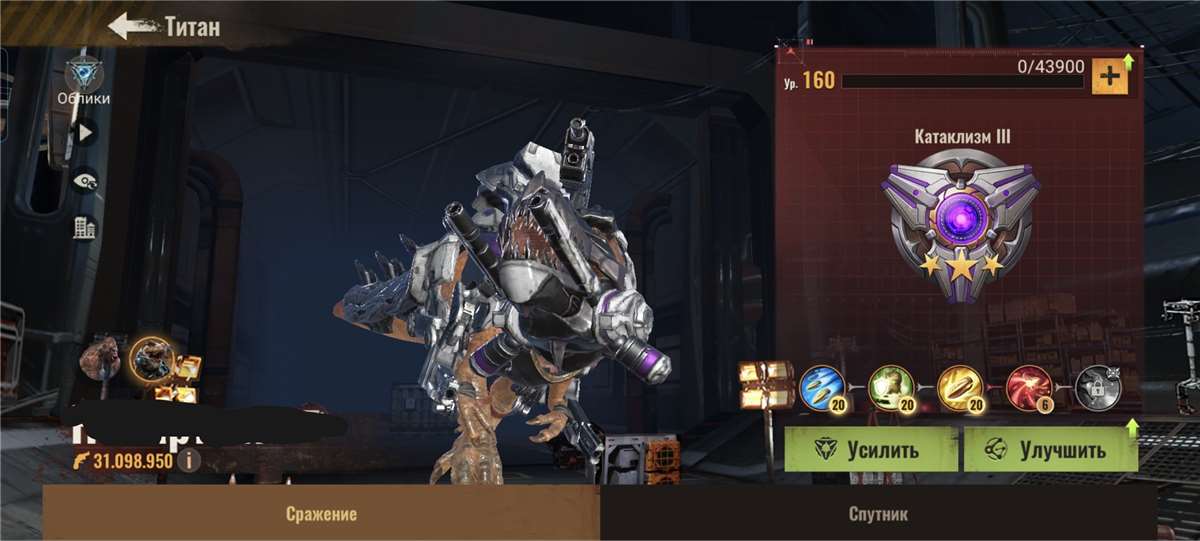Select the golden bullet skill icon
The width and height of the screenshot is (1200, 541).
[959, 386]
